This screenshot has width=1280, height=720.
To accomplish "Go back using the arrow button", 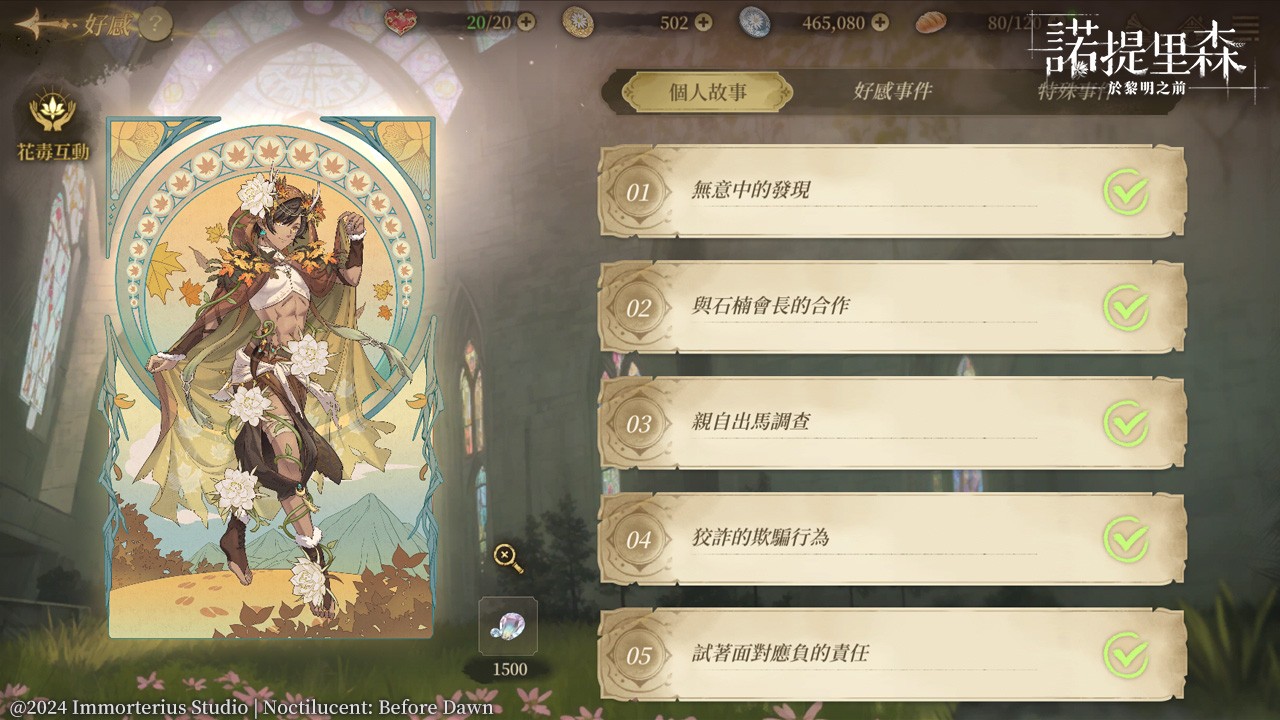I will click(38, 24).
